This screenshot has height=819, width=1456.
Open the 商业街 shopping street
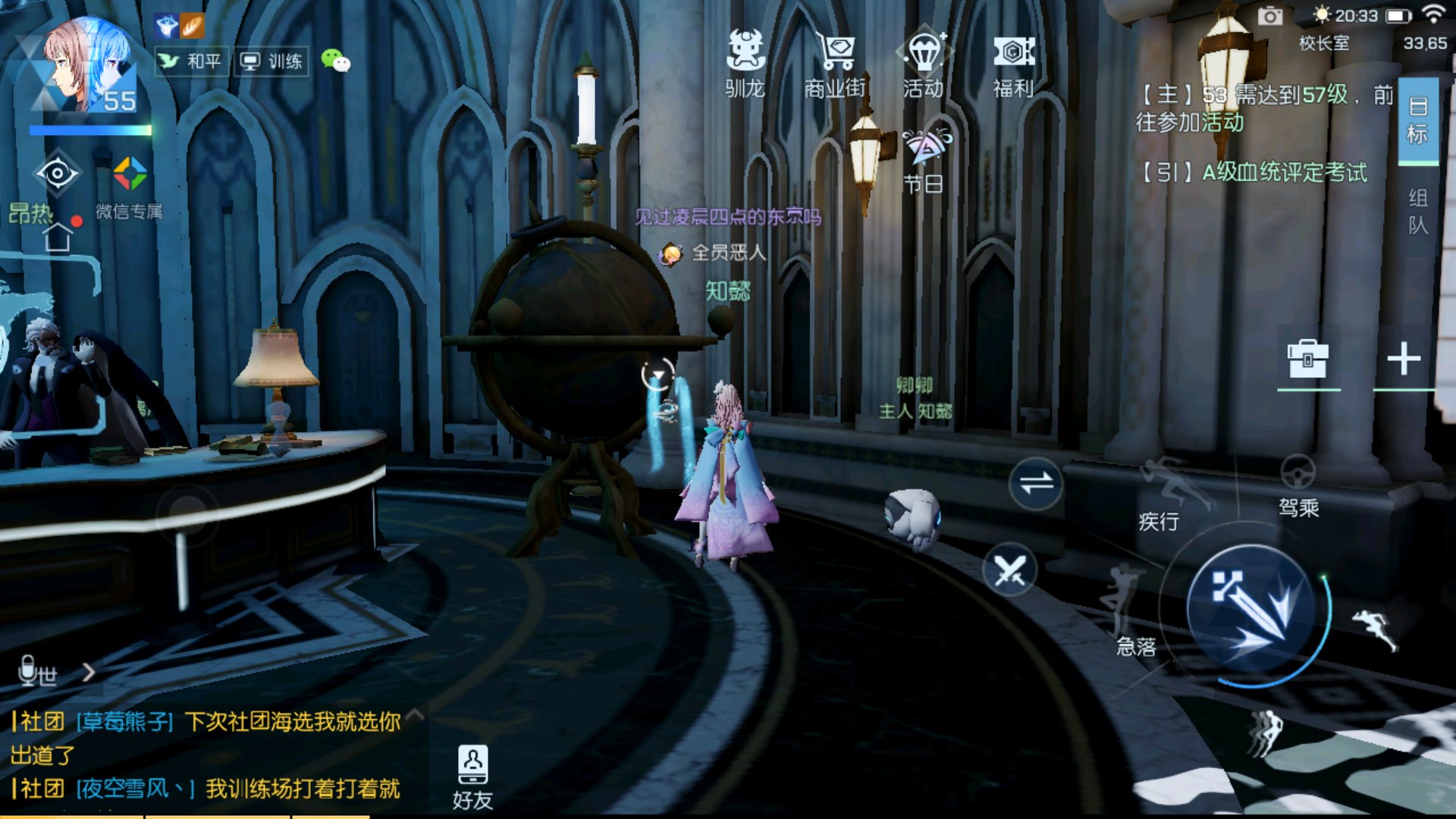click(x=834, y=64)
